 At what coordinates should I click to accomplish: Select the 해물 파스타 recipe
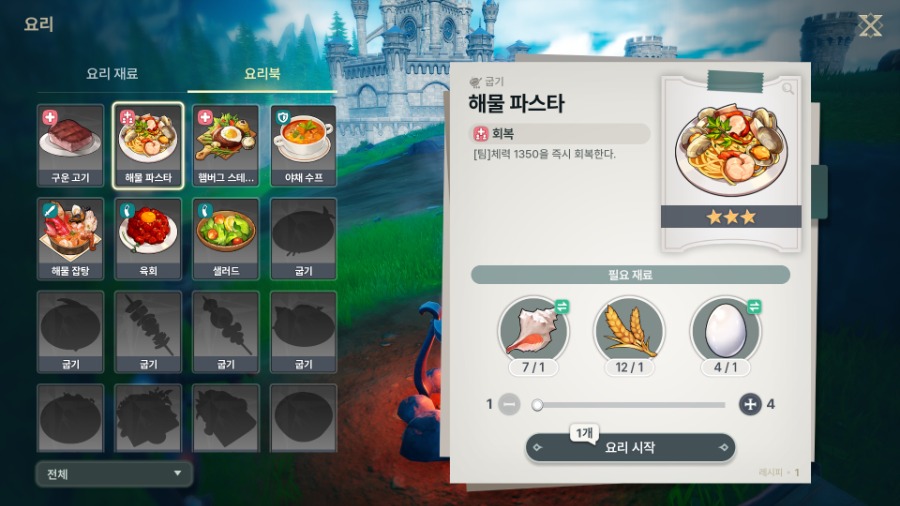coord(148,145)
